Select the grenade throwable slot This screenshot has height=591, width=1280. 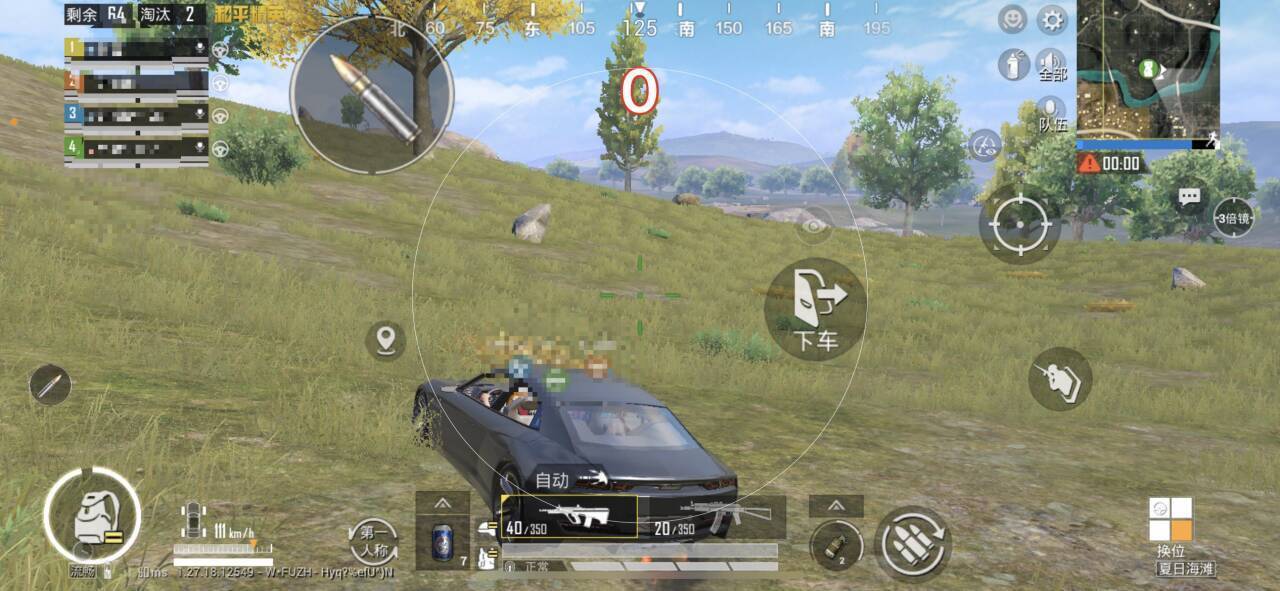(836, 545)
